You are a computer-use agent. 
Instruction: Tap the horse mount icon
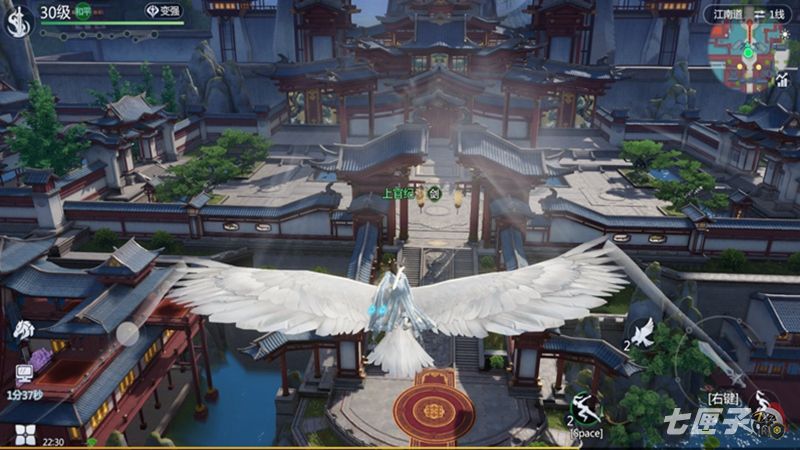click(x=23, y=330)
